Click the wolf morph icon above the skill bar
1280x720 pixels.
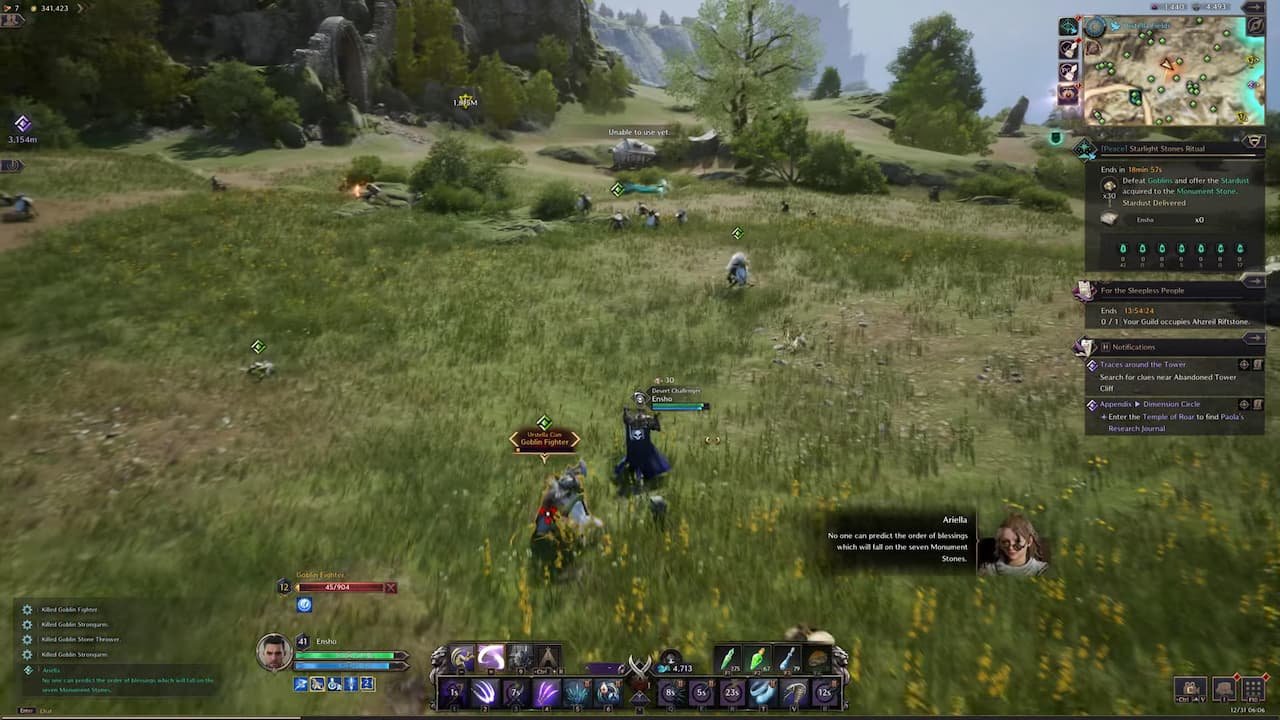tap(462, 657)
